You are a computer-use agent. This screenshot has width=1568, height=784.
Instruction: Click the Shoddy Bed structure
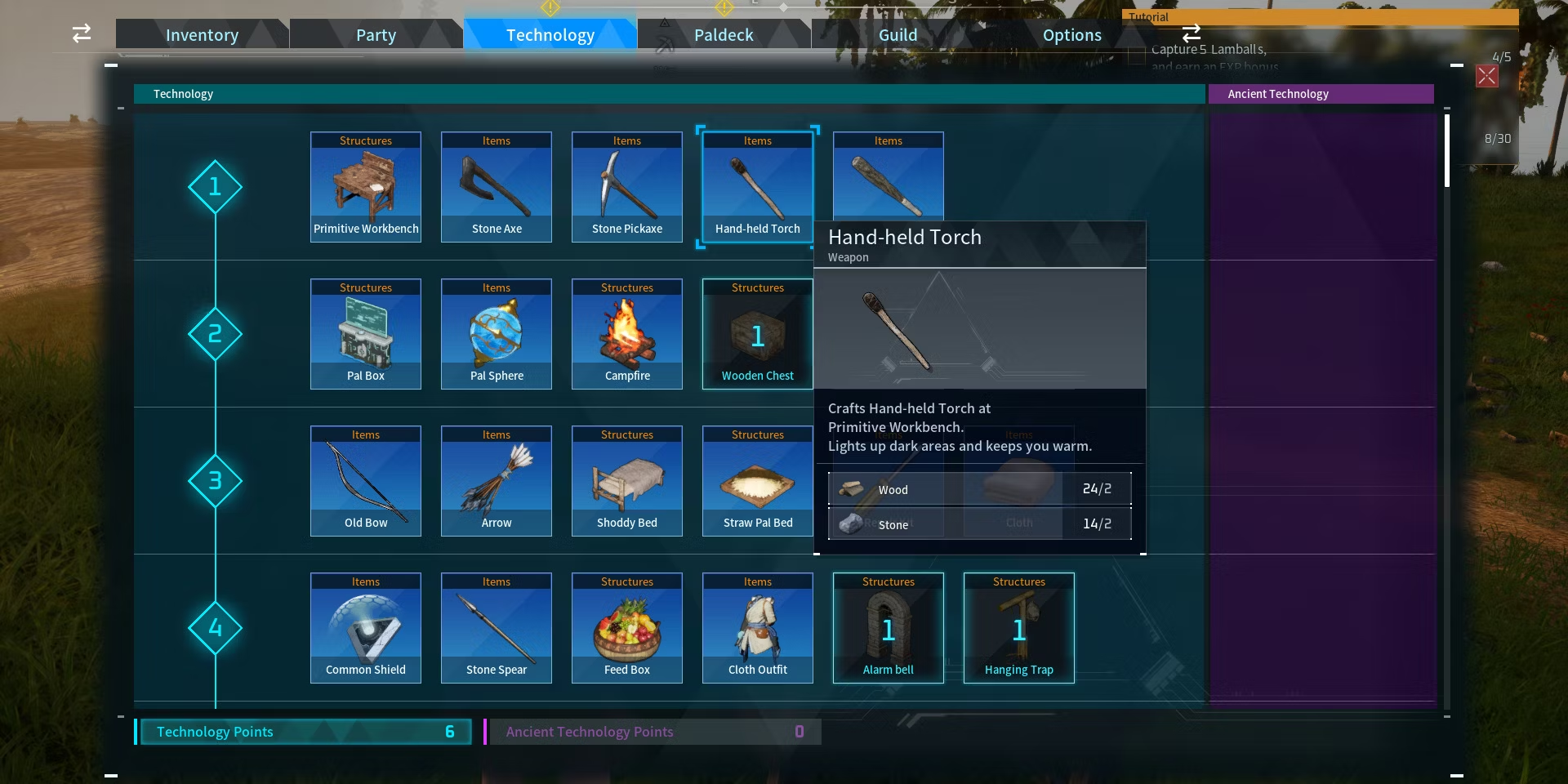point(627,481)
